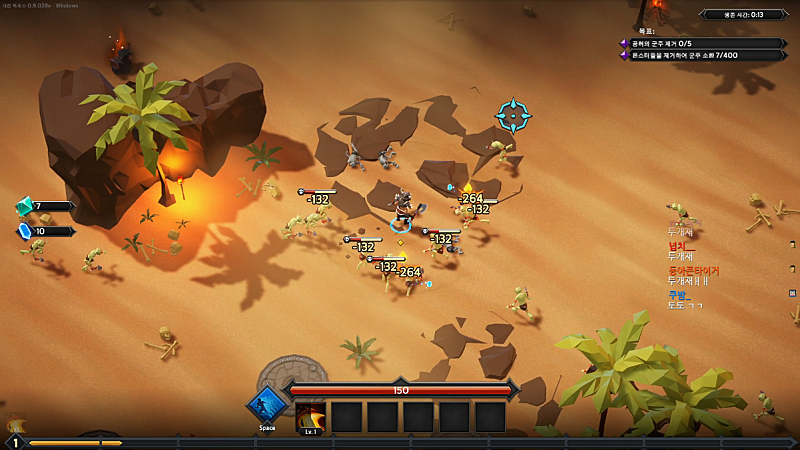This screenshot has width=800, height=450.
Task: Activate the blue dash ability icon
Action: click(x=267, y=406)
